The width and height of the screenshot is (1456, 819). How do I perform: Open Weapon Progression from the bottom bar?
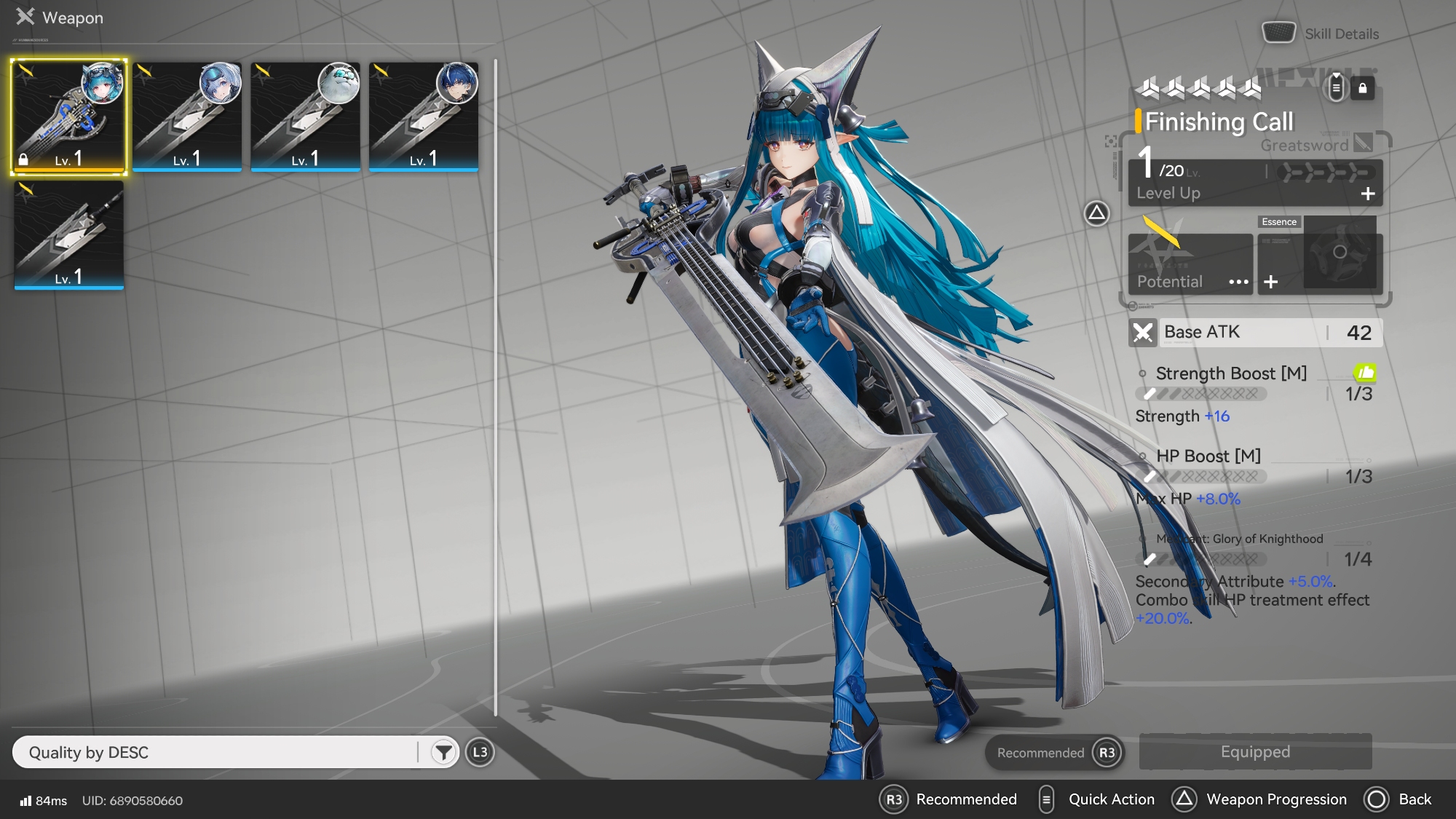pos(1259,799)
